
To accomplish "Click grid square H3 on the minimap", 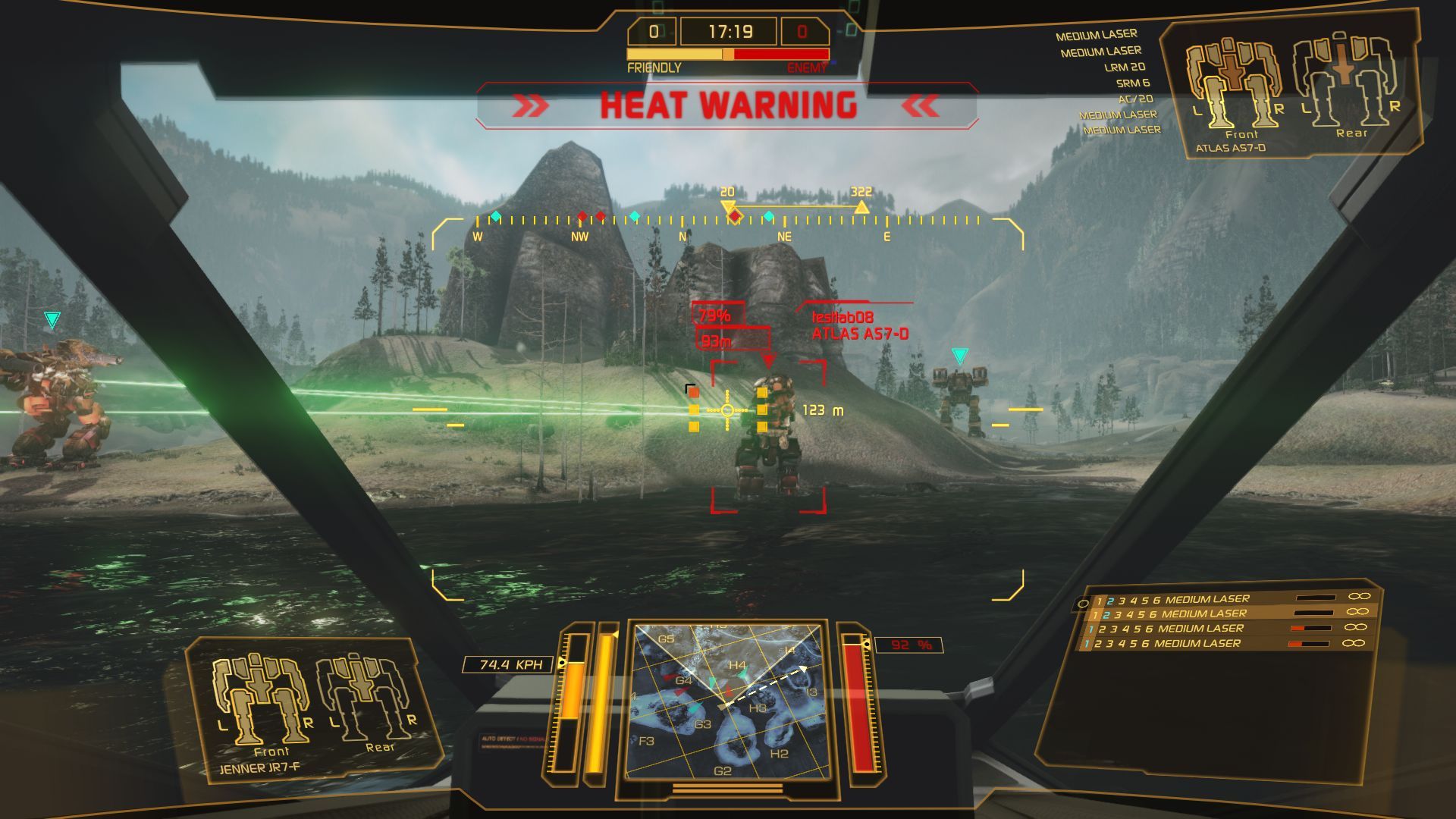I will click(x=758, y=708).
